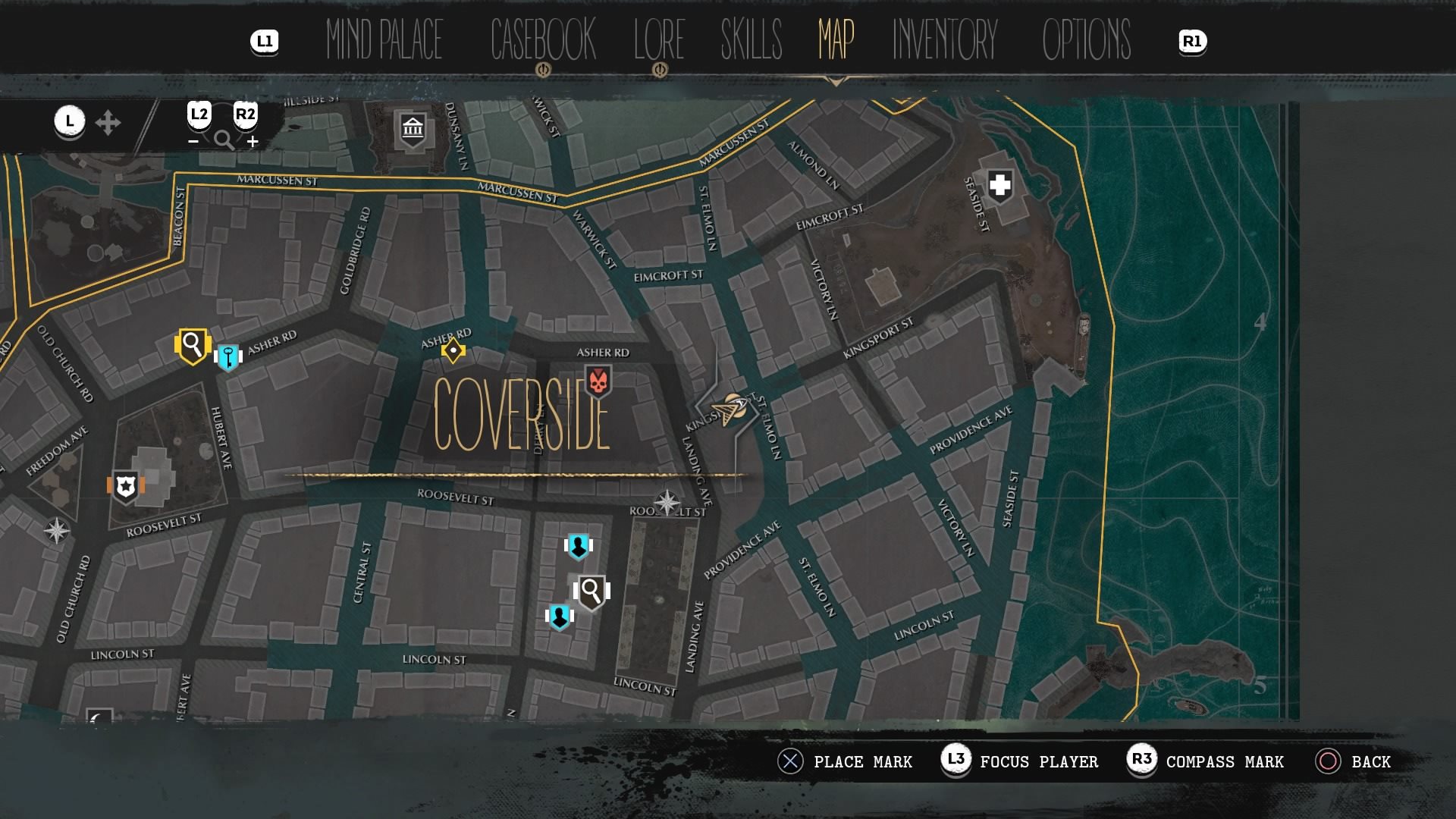Viewport: 1456px width, 819px height.
Task: Choose the red skull danger marker
Action: click(x=598, y=382)
